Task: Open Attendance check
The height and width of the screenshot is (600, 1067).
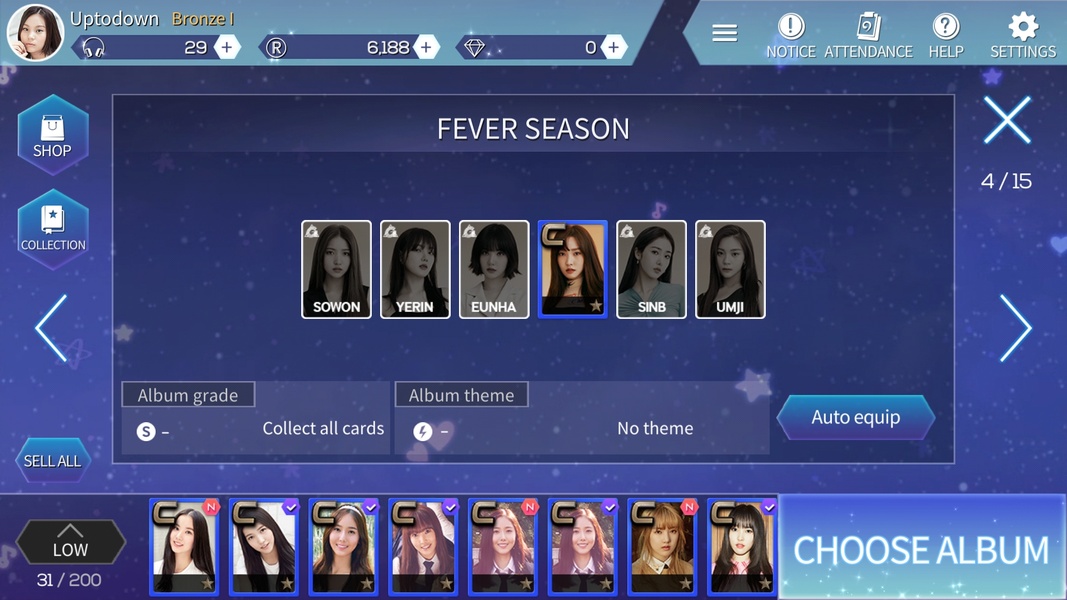Action: point(868,35)
